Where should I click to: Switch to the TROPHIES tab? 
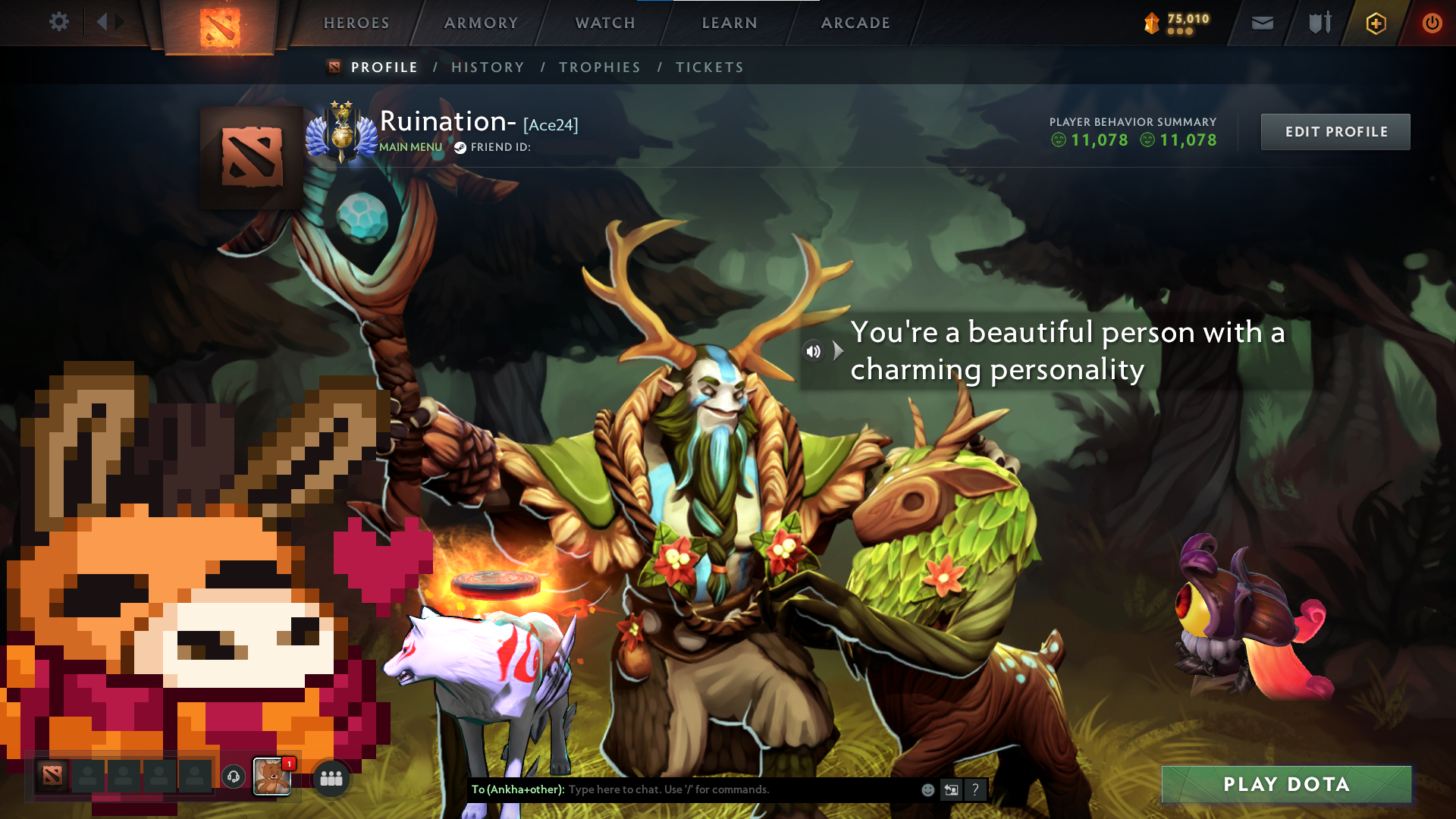coord(599,67)
